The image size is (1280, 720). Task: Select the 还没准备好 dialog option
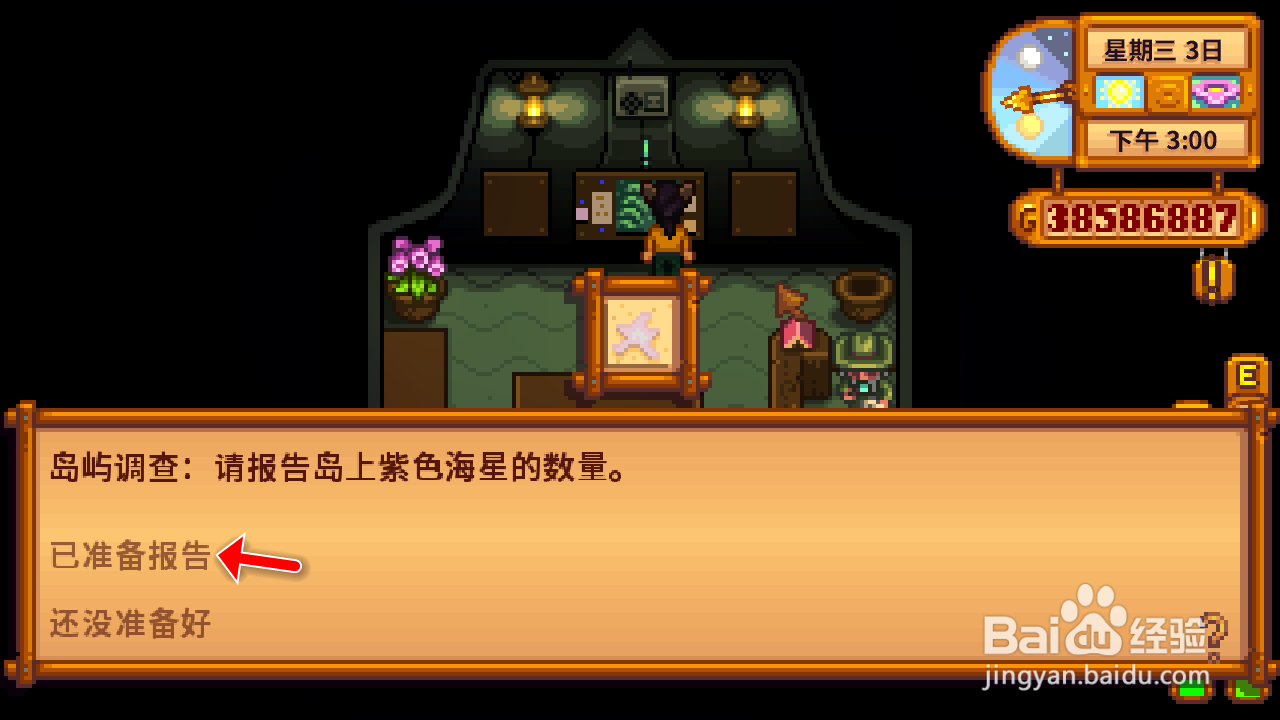[x=128, y=623]
